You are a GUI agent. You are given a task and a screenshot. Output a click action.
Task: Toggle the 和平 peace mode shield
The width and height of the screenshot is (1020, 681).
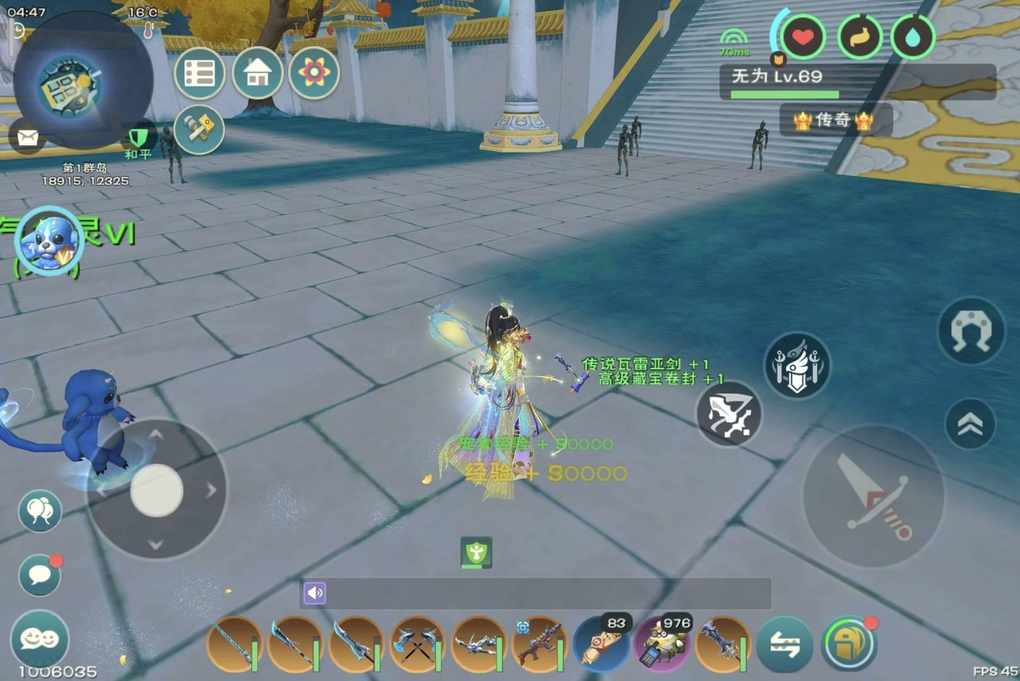point(139,138)
